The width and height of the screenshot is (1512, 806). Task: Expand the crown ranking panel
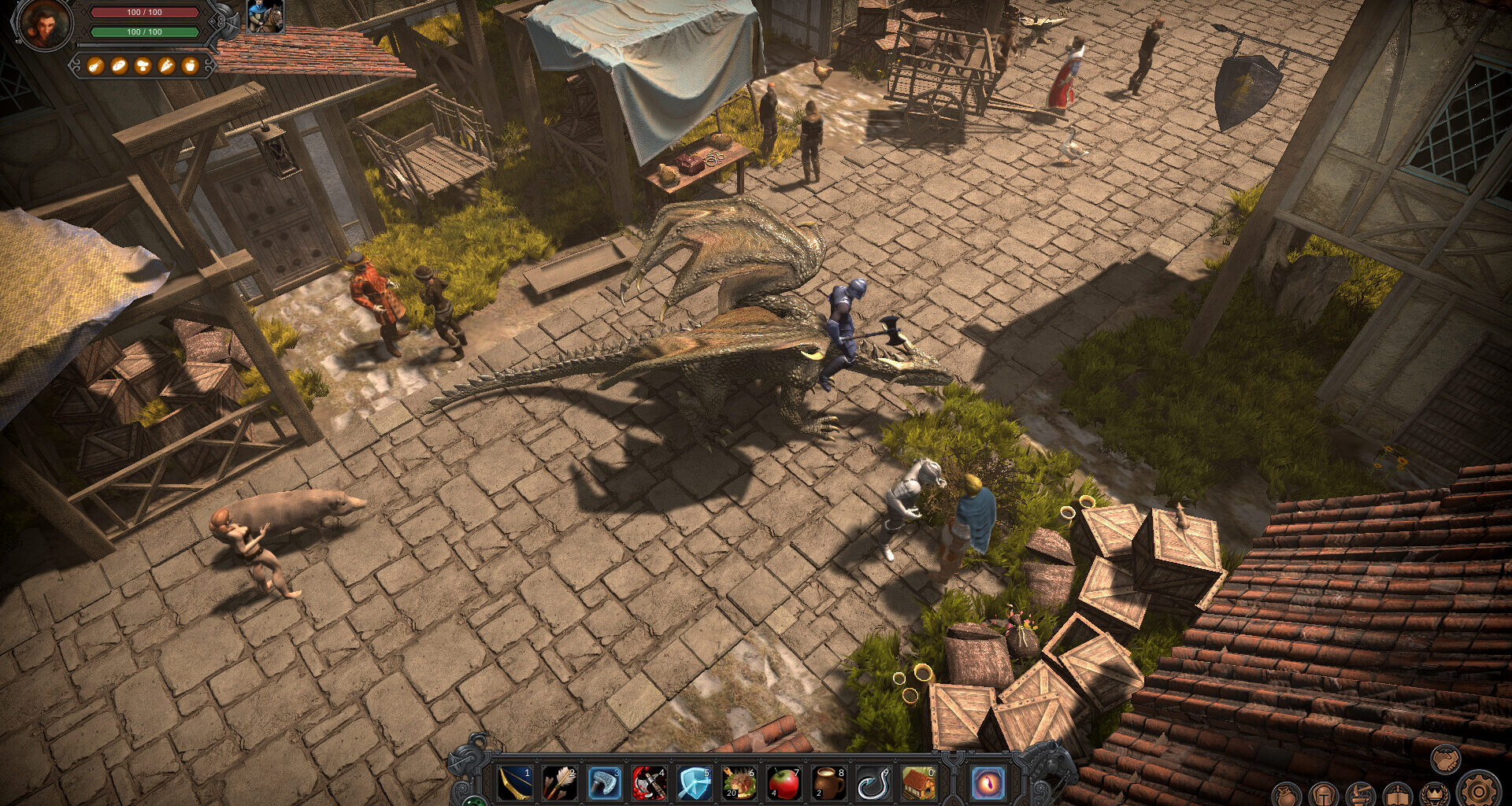click(1436, 795)
